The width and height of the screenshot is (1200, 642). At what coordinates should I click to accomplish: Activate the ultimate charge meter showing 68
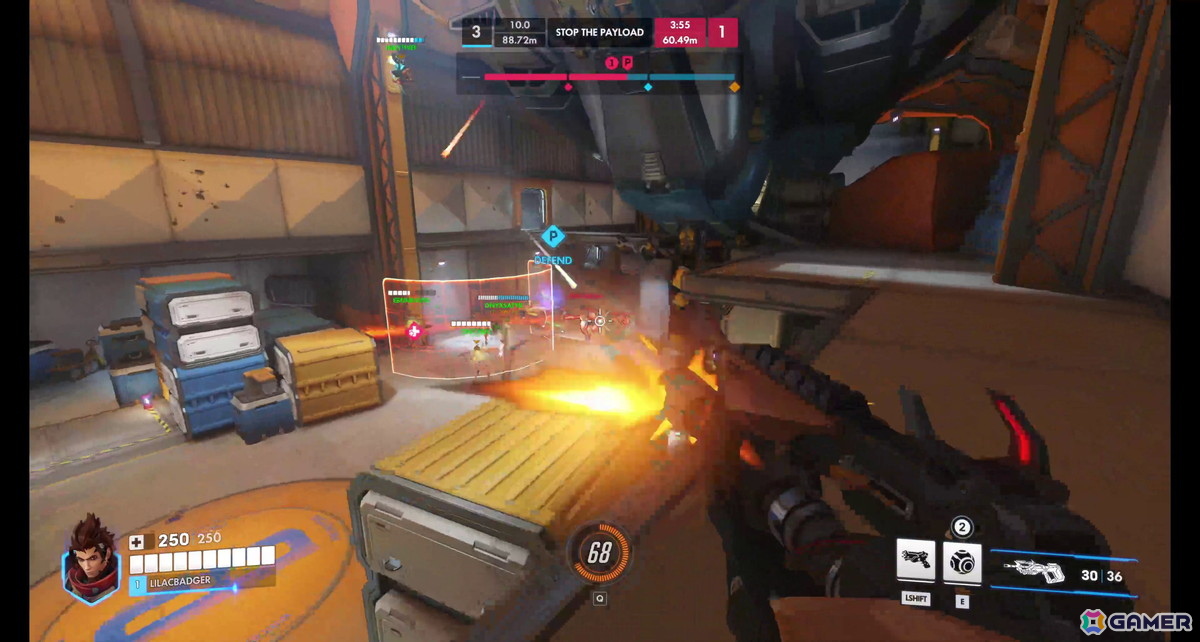[599, 553]
